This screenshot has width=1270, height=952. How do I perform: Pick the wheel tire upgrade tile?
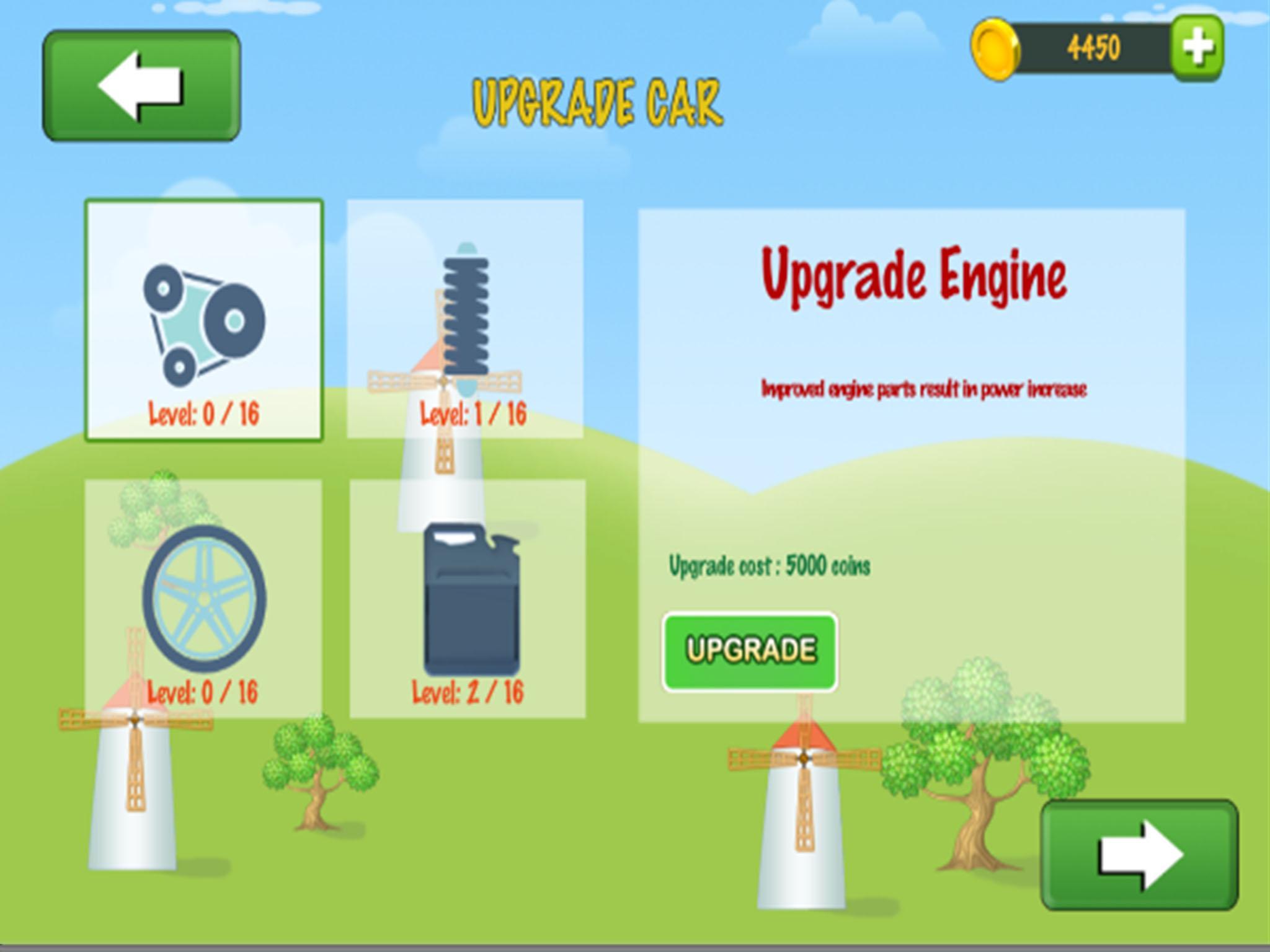[x=203, y=599]
